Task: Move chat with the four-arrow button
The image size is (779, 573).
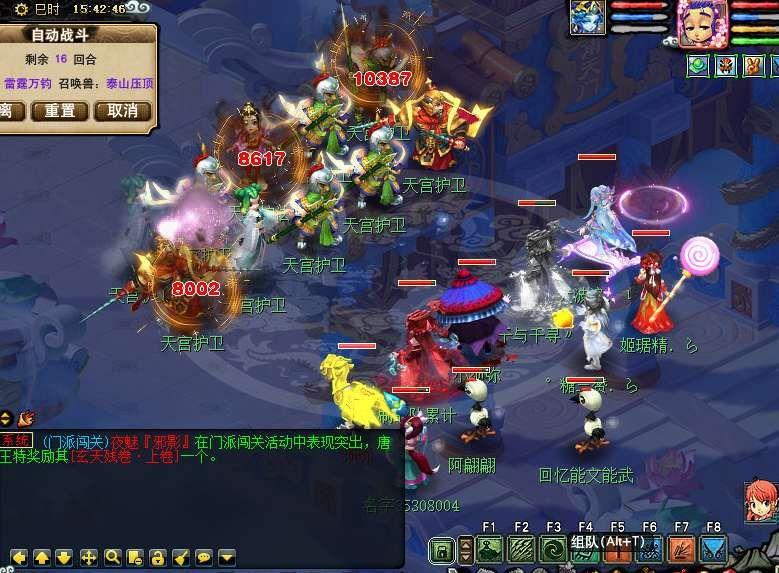Action: tap(88, 557)
